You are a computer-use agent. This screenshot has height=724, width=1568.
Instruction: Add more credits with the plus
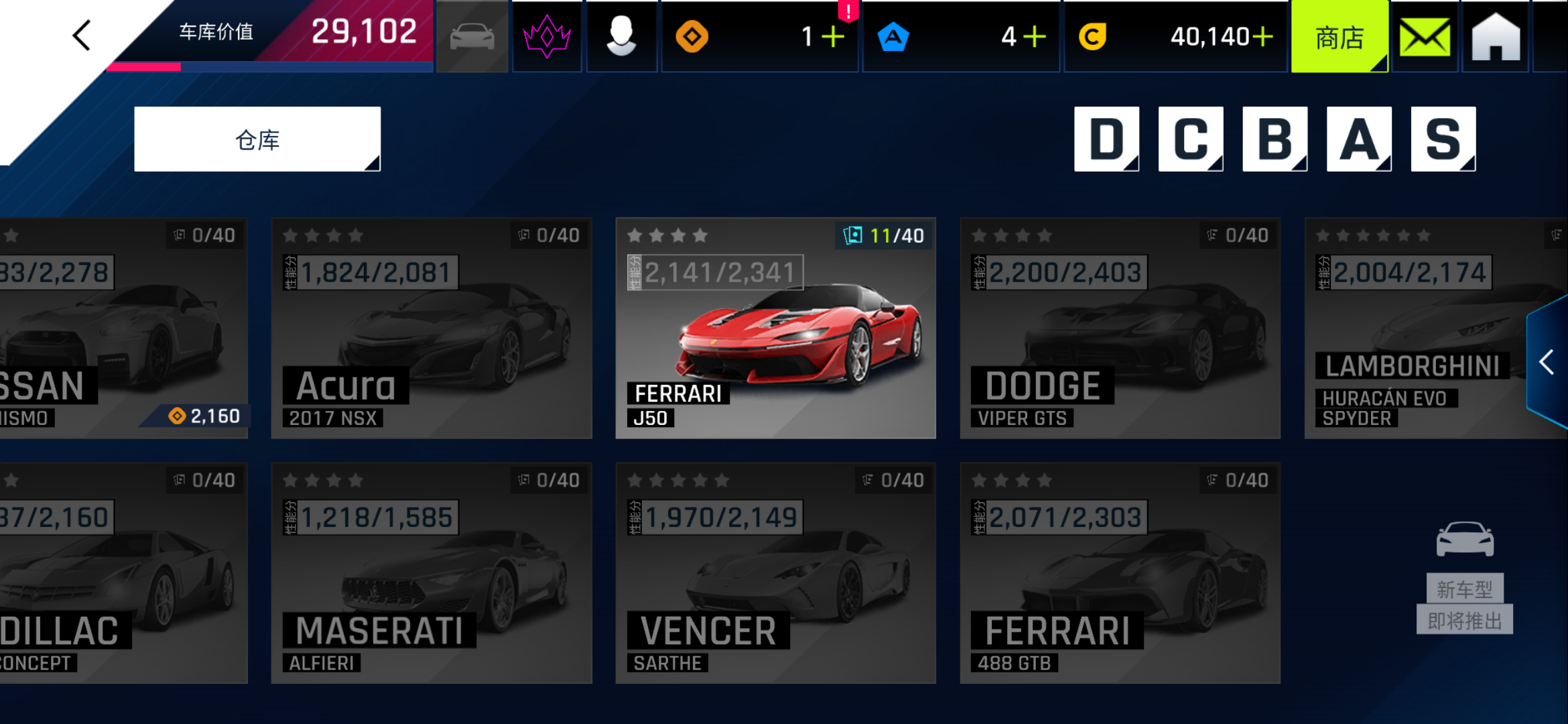point(1262,37)
